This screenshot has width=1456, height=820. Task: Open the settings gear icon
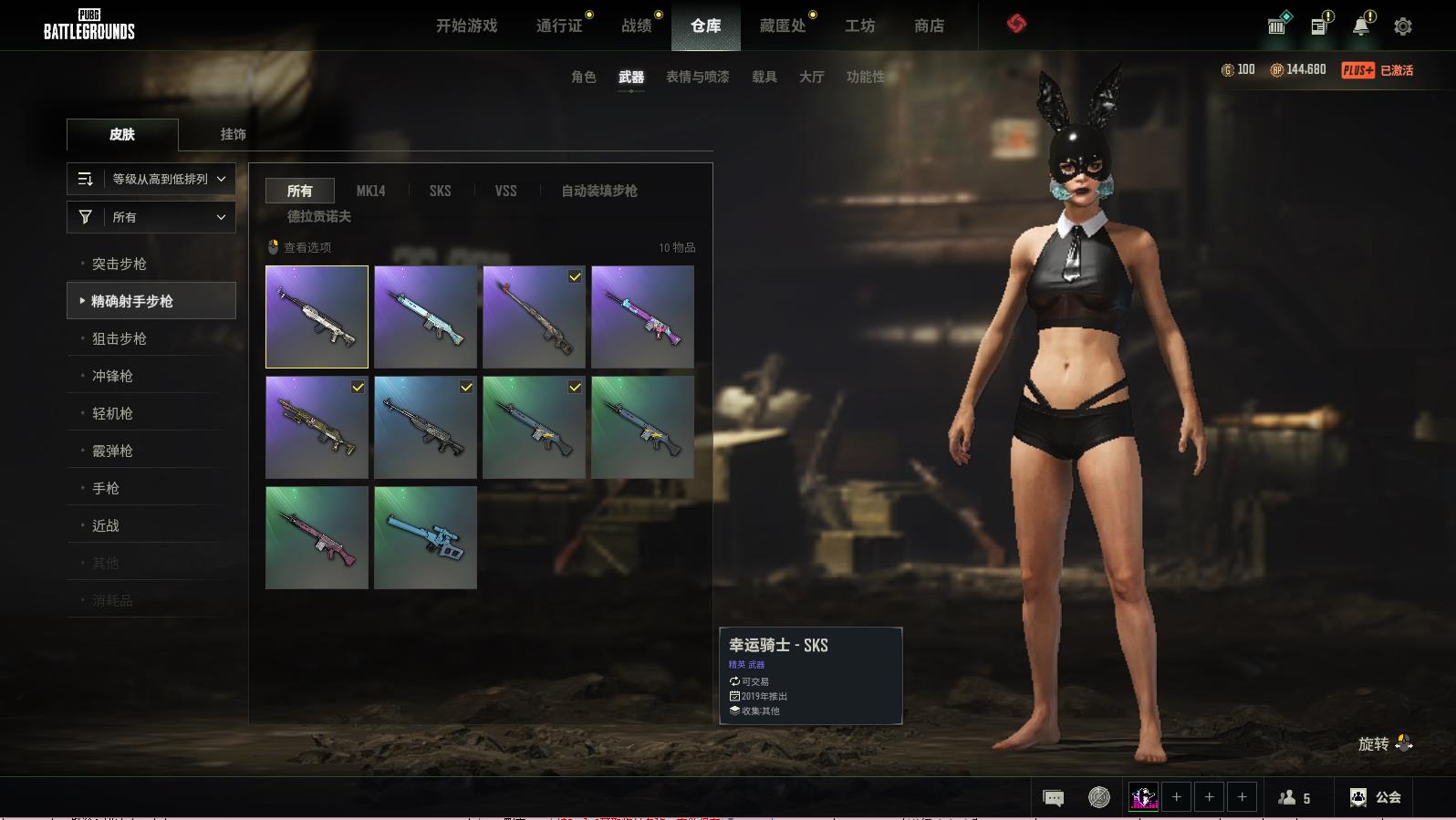[1403, 26]
